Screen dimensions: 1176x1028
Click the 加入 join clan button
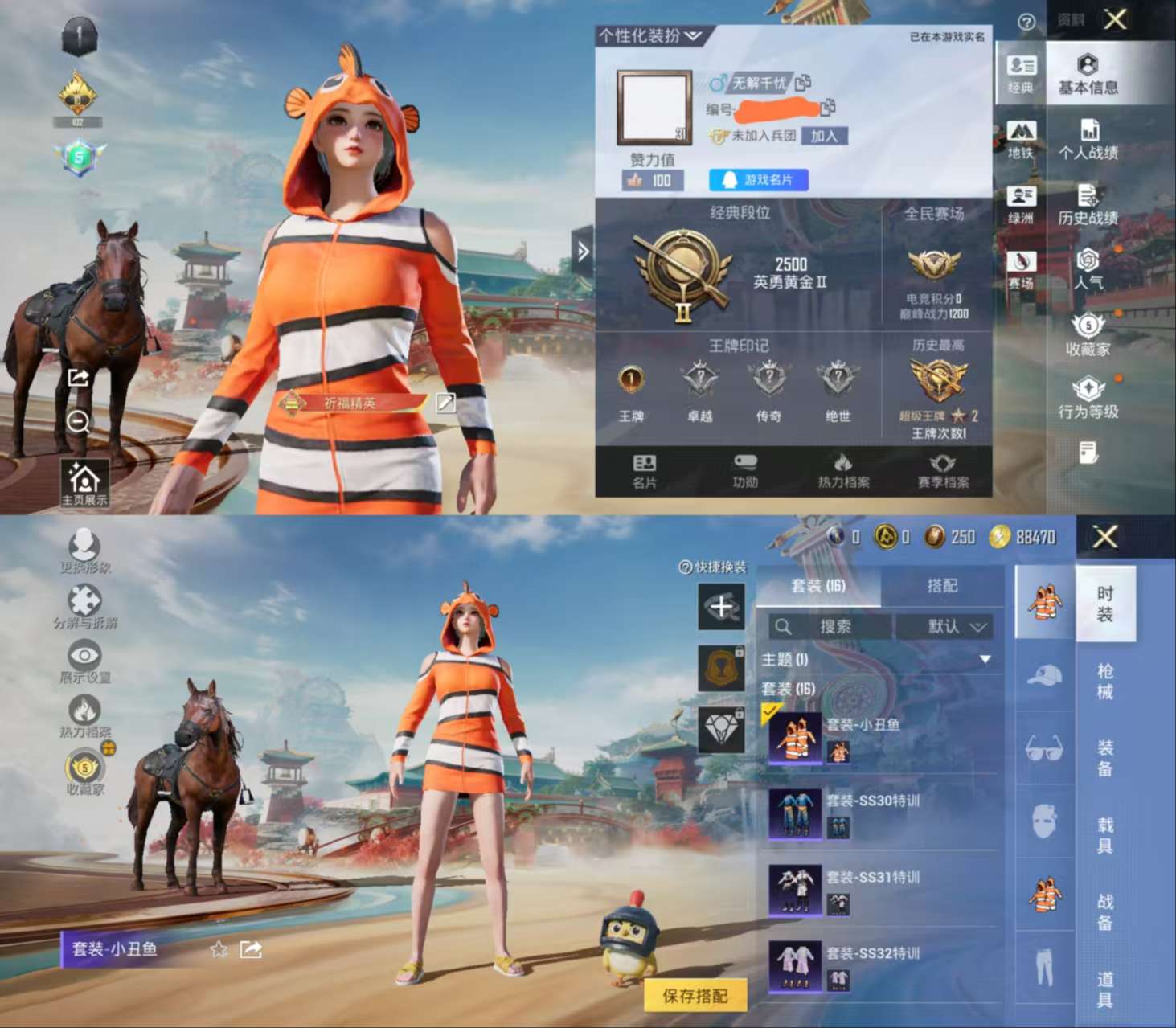point(825,137)
